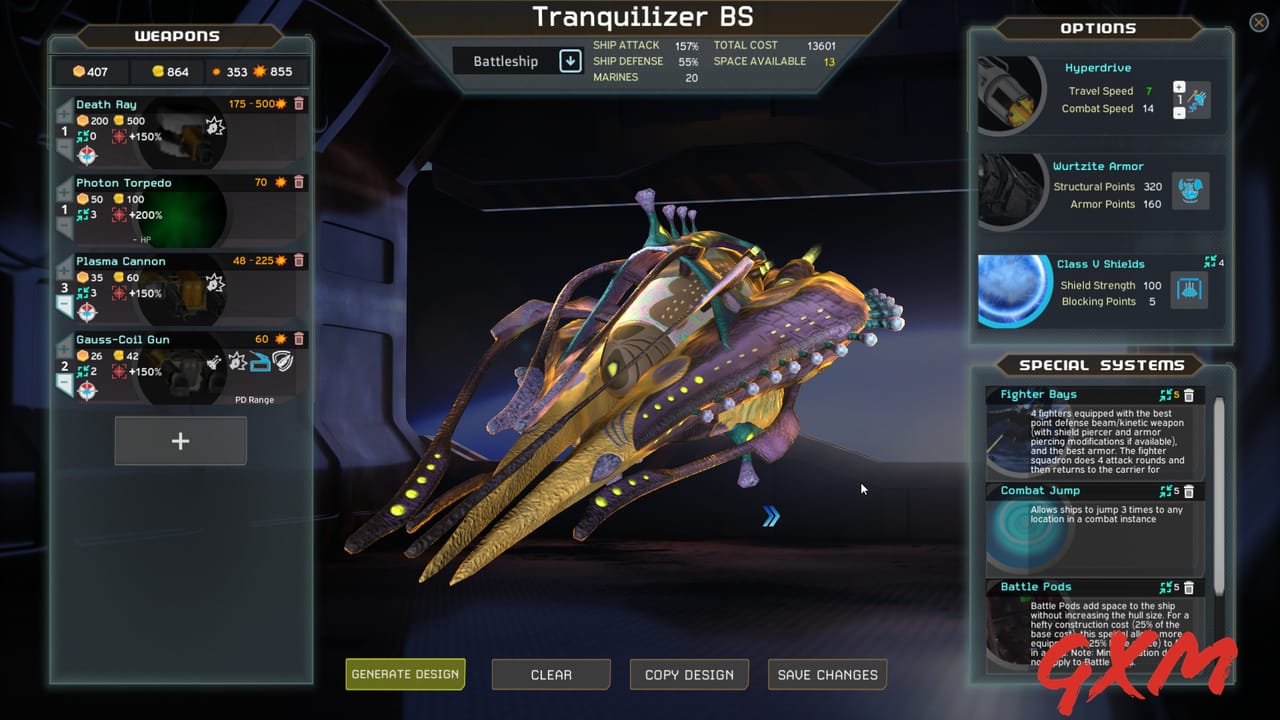Open the Wurtzite Armor equipment icon
This screenshot has height=720, width=1280.
[x=1190, y=191]
